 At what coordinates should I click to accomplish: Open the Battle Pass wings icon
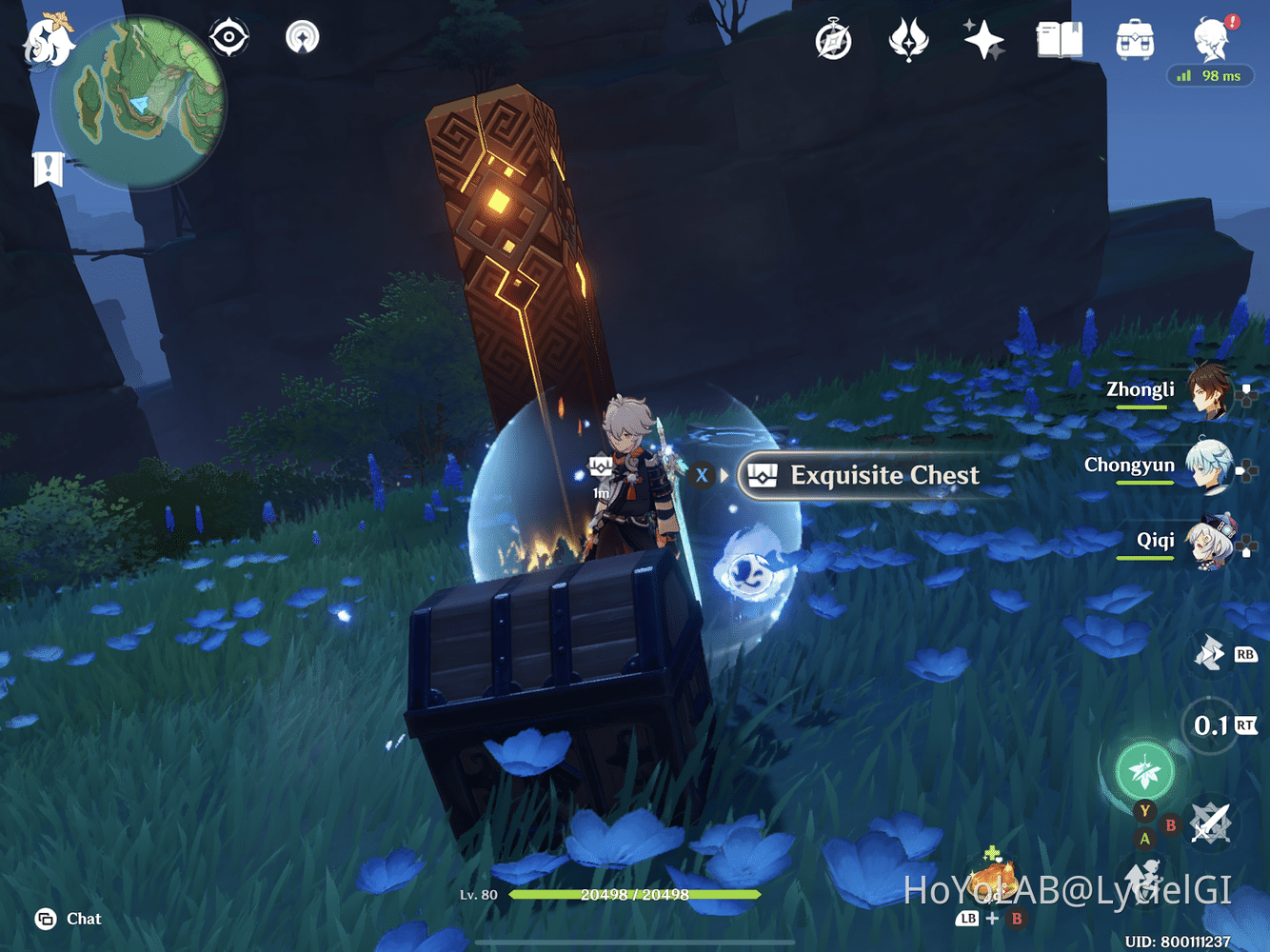pos(909,38)
